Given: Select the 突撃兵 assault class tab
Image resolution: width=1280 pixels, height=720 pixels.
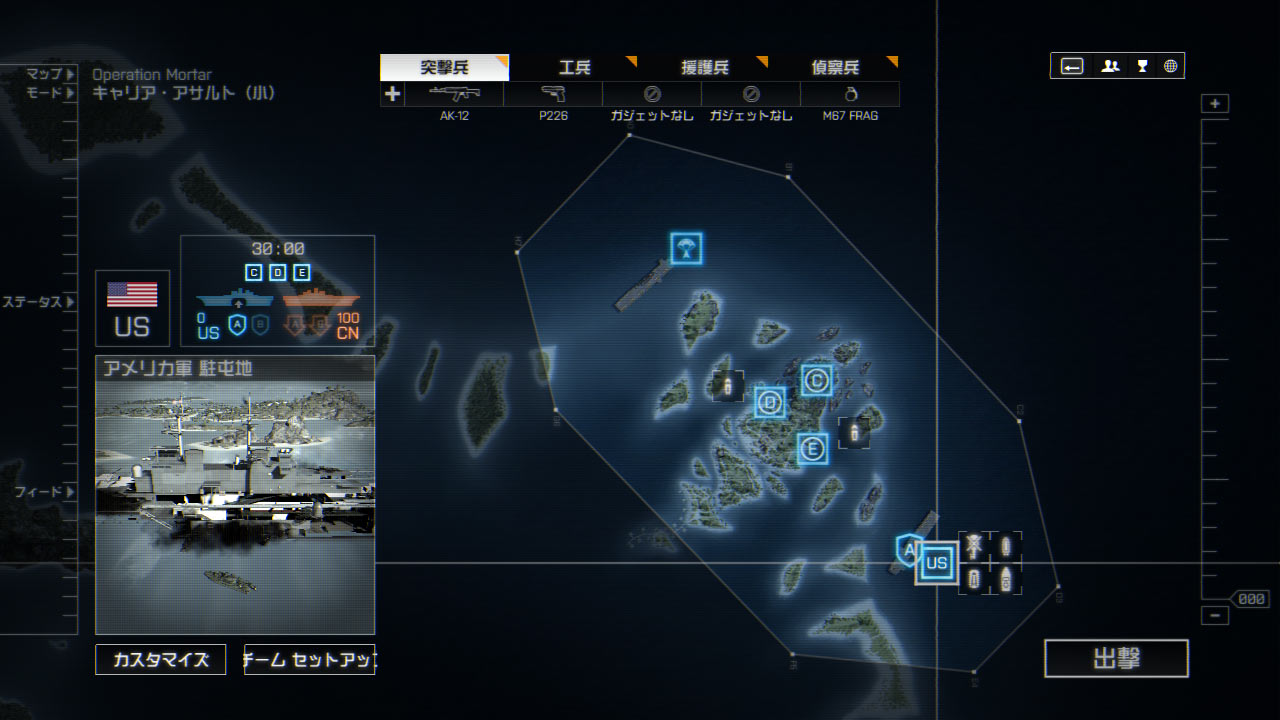Looking at the screenshot, I should pyautogui.click(x=444, y=68).
